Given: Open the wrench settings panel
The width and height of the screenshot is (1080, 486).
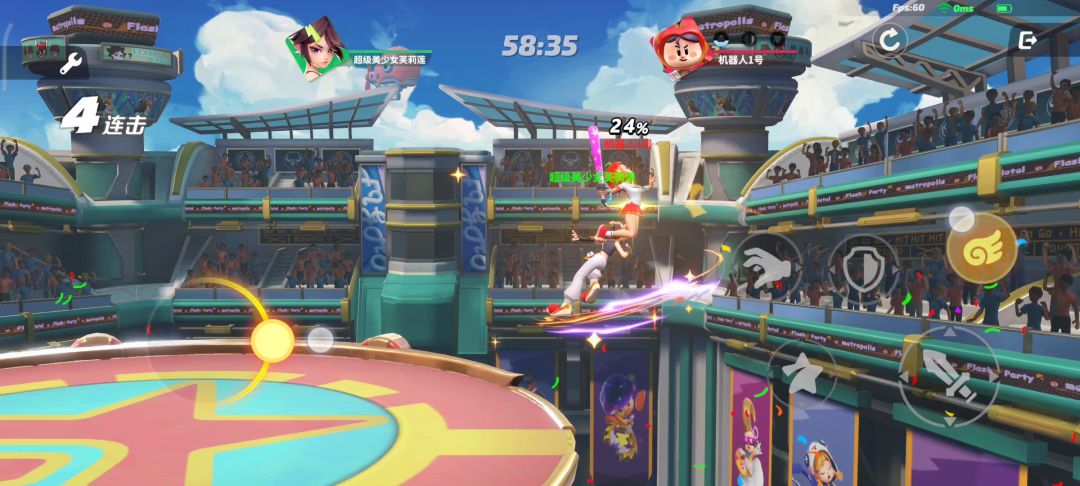Looking at the screenshot, I should (71, 65).
